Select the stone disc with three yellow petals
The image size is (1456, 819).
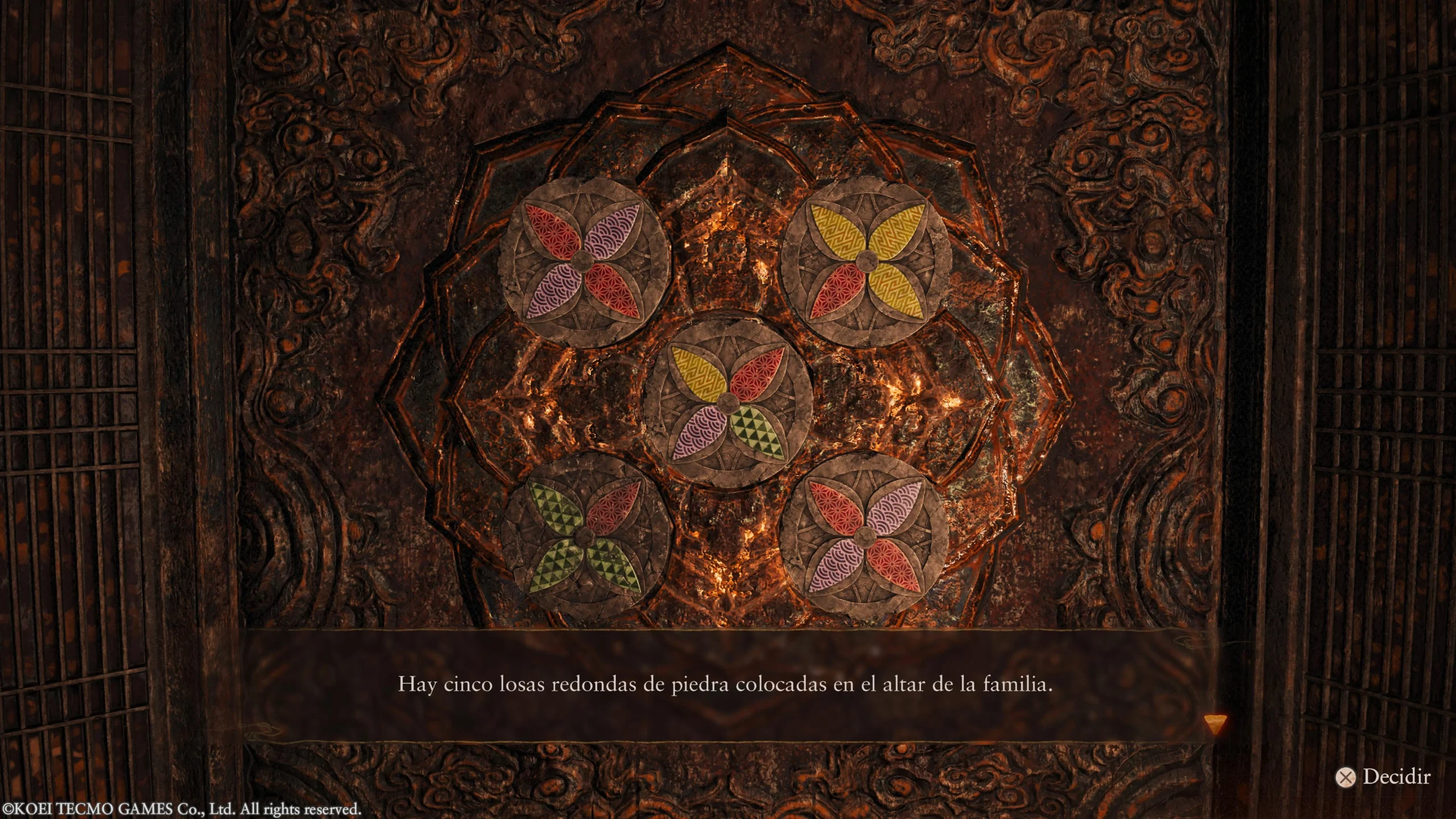coord(866,260)
